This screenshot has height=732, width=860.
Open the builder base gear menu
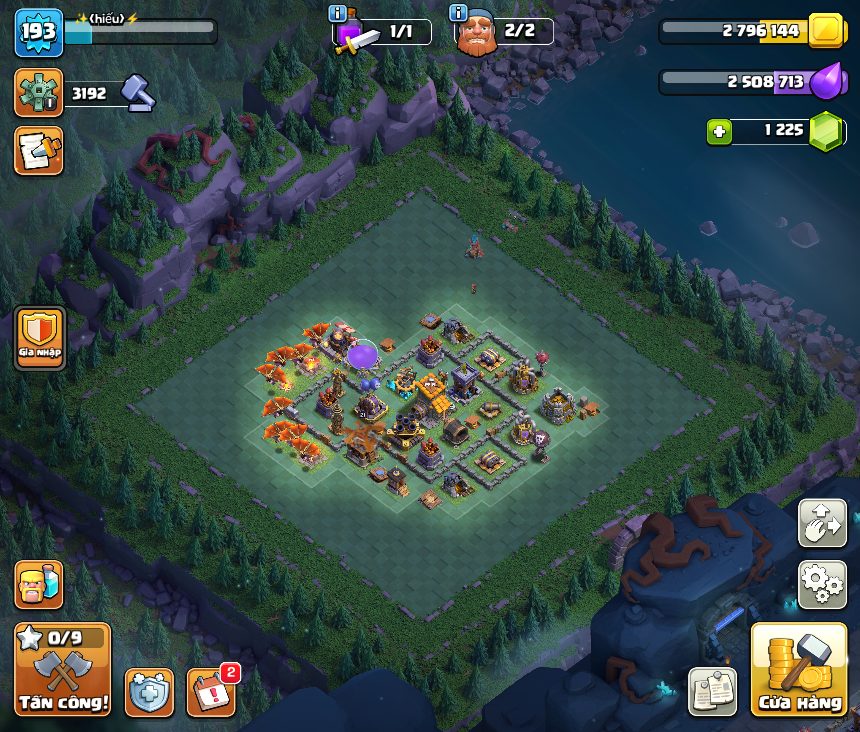click(x=39, y=93)
